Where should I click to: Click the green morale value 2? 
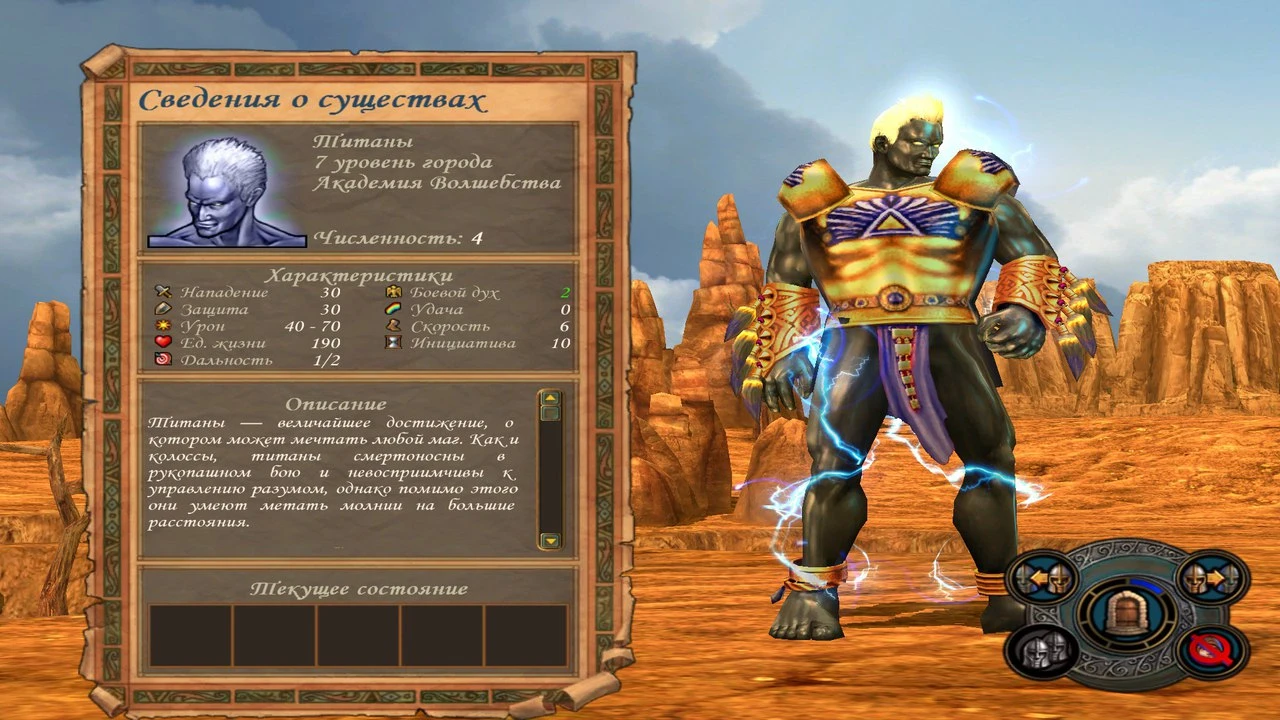pyautogui.click(x=567, y=292)
